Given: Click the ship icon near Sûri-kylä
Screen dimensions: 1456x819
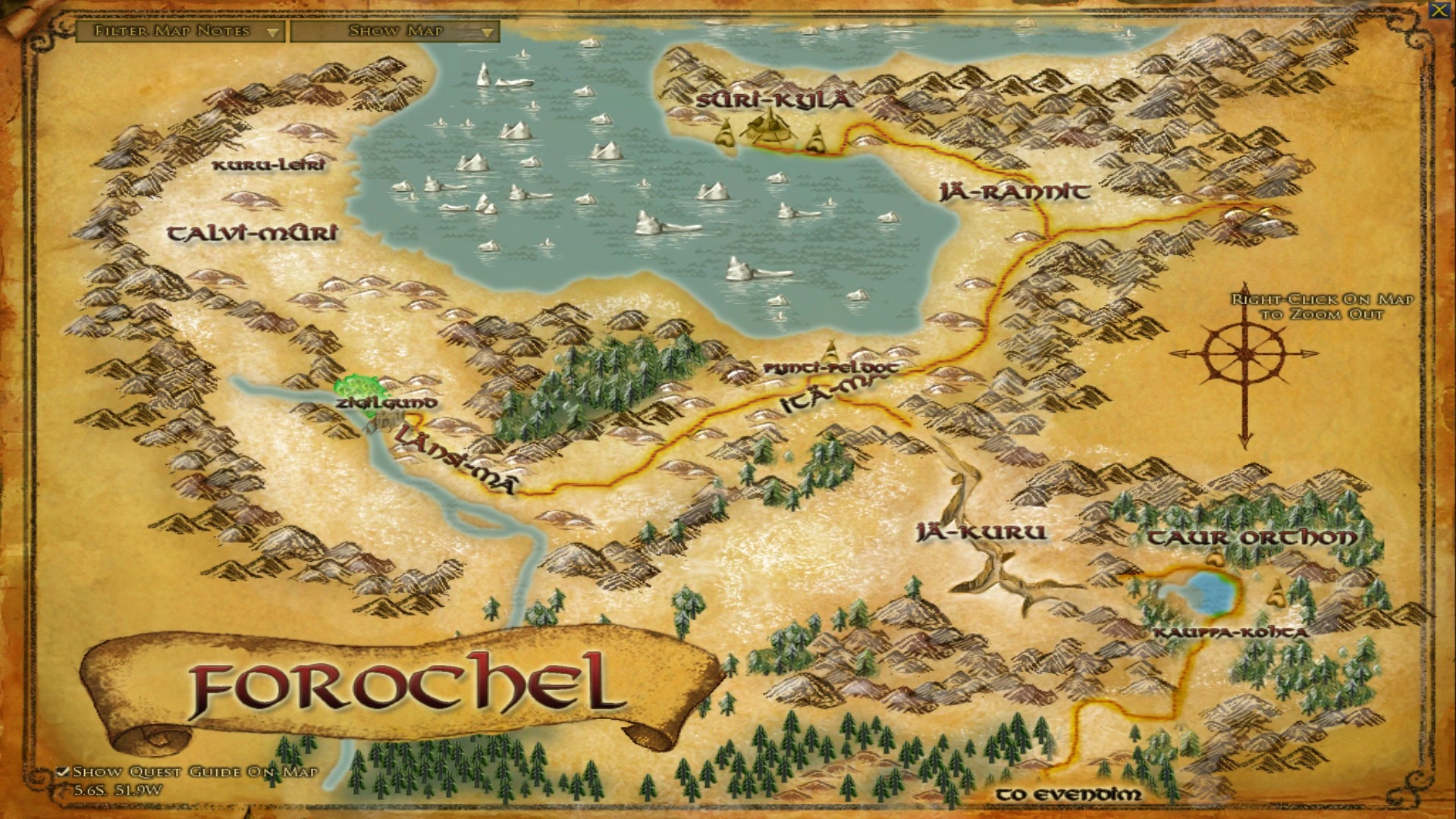Looking at the screenshot, I should click(770, 127).
